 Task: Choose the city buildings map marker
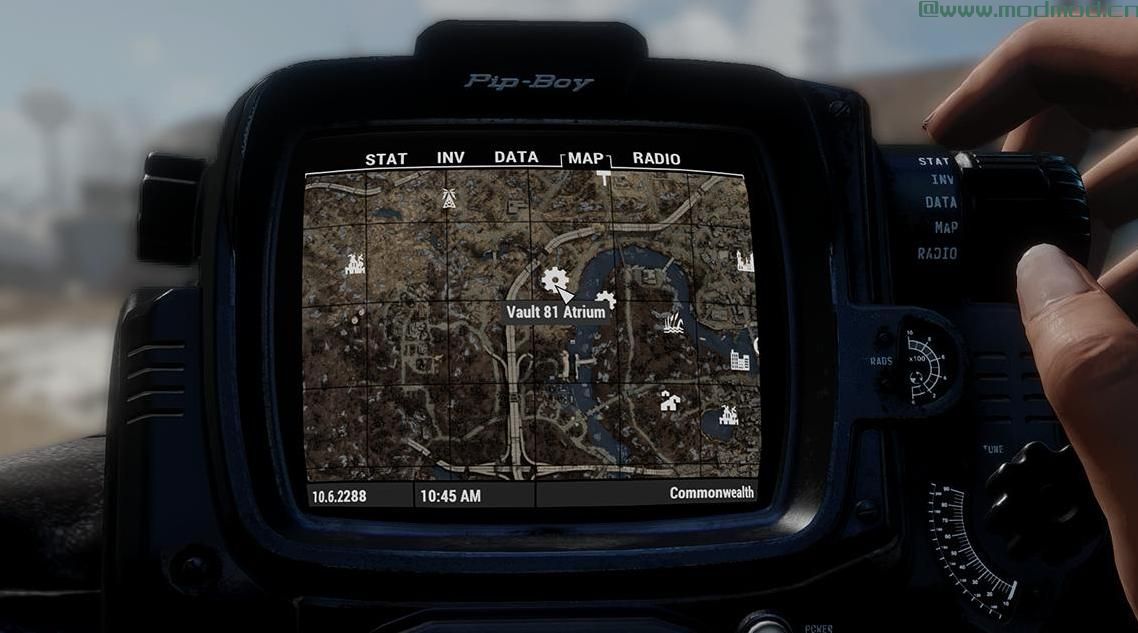(x=740, y=359)
